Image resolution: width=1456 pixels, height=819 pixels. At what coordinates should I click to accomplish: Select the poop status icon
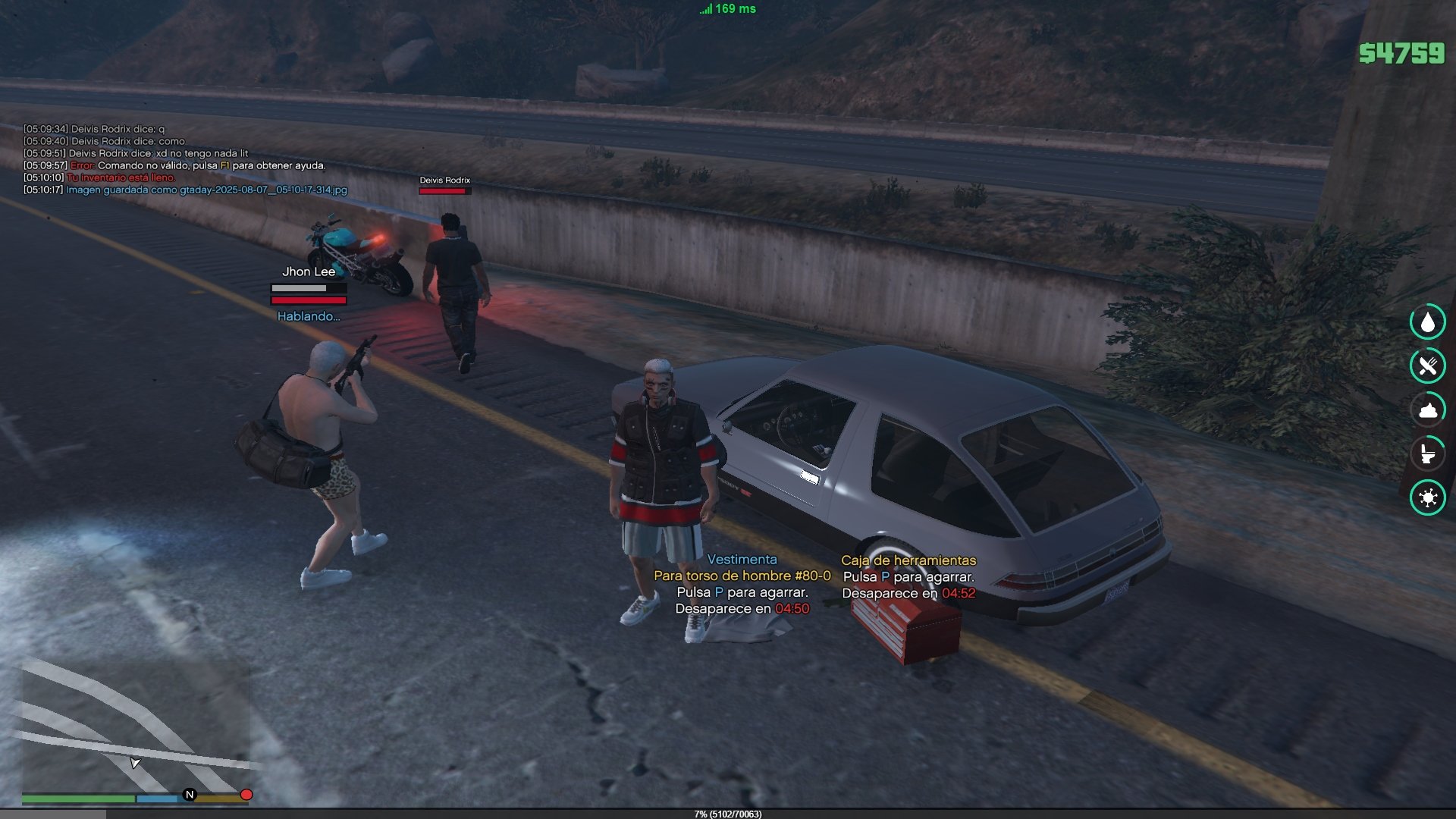coord(1427,410)
